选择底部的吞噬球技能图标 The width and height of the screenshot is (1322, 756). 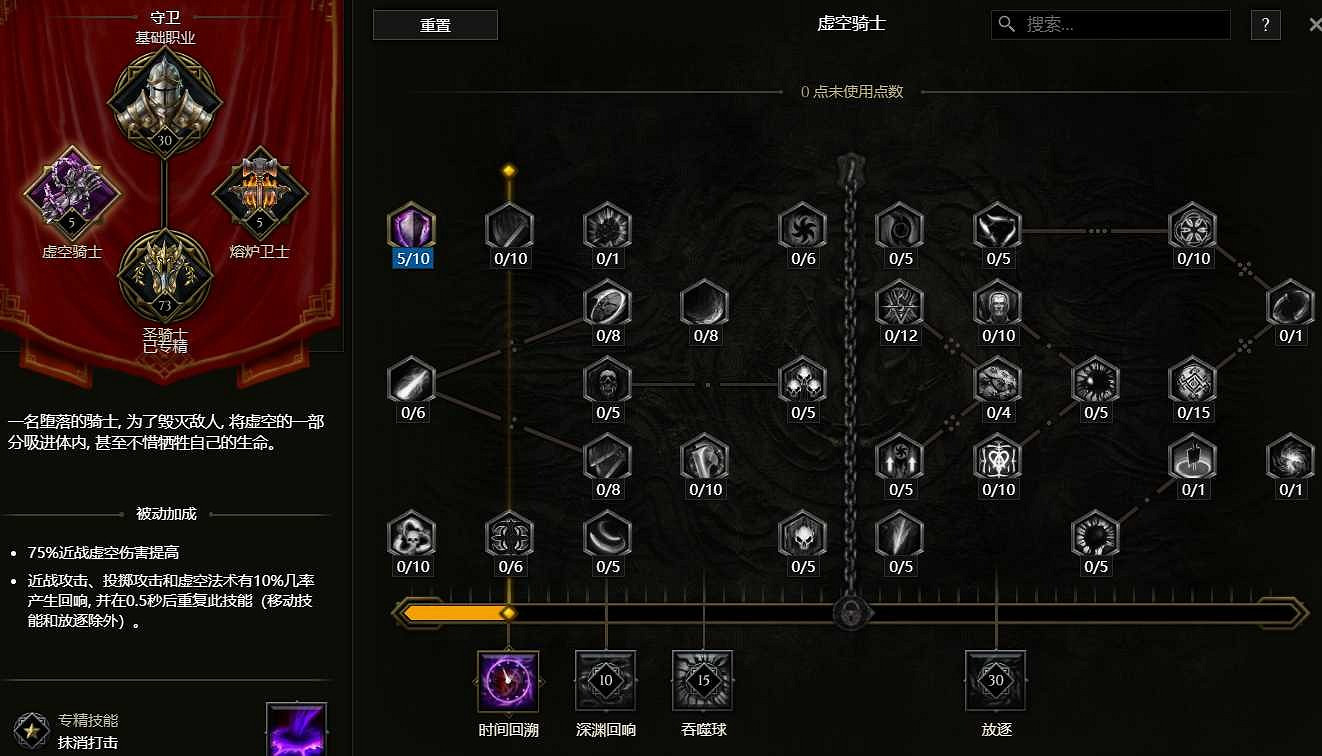702,678
